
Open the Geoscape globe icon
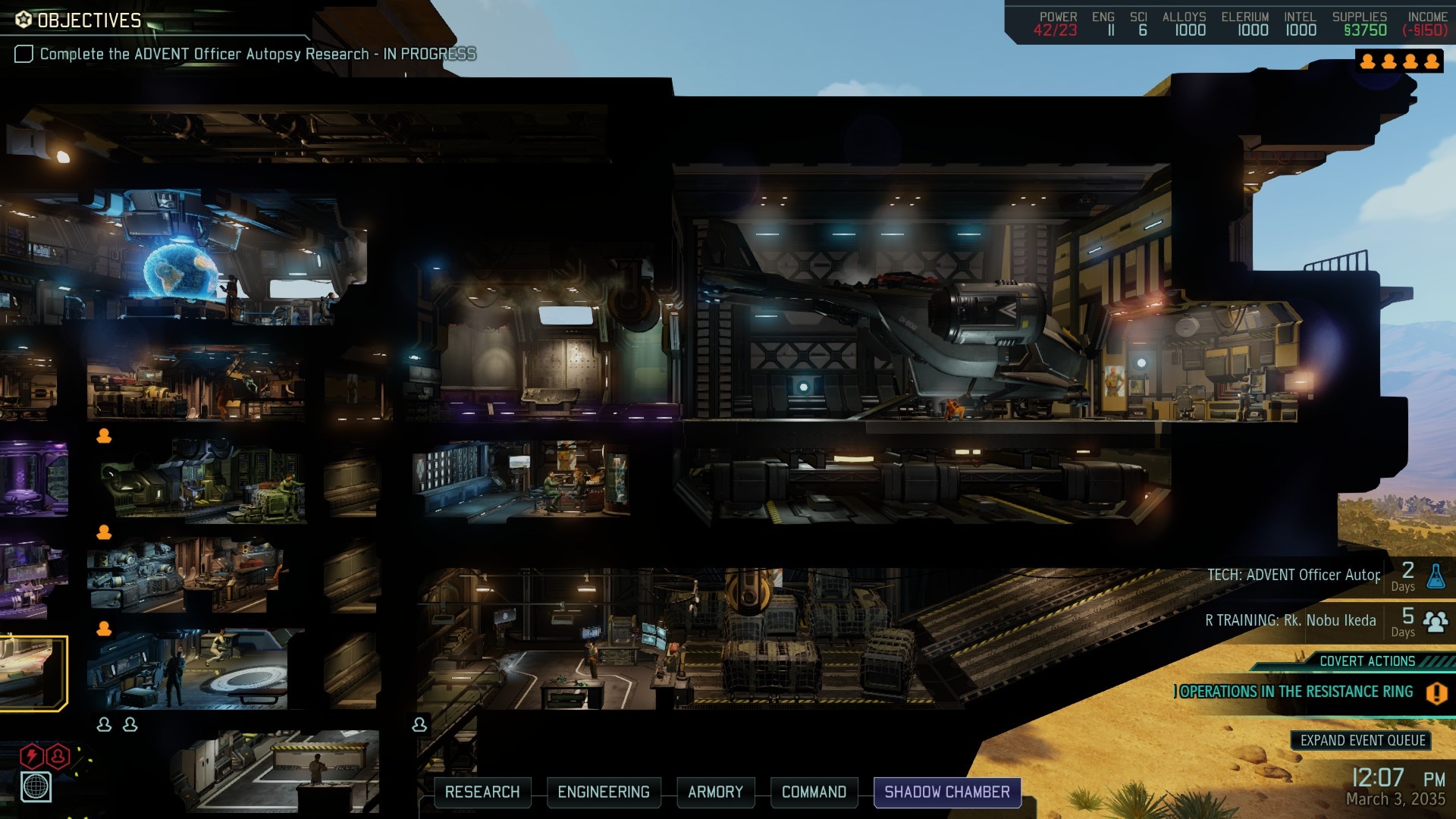click(36, 787)
